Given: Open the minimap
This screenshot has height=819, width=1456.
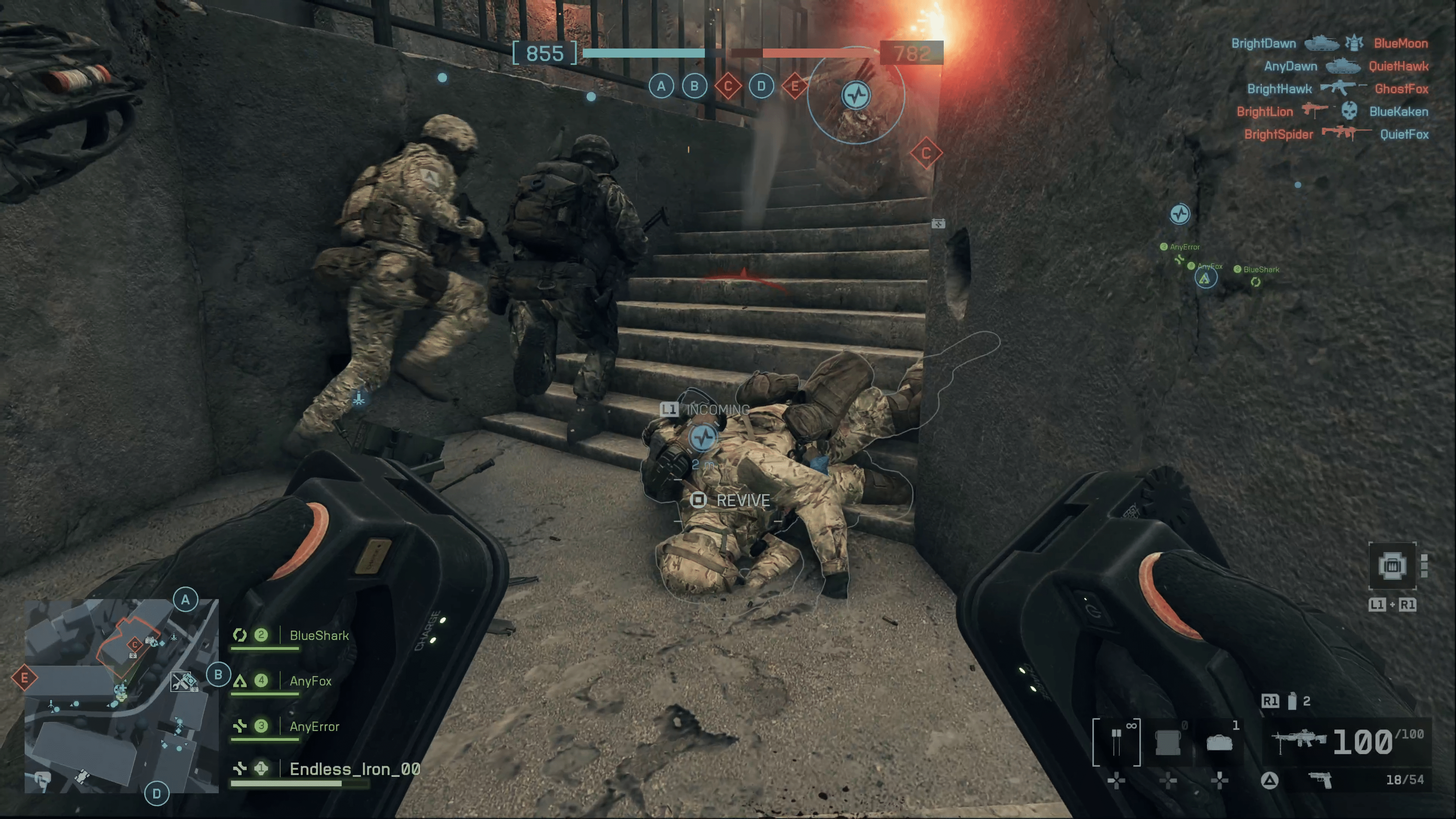Looking at the screenshot, I should click(121, 696).
